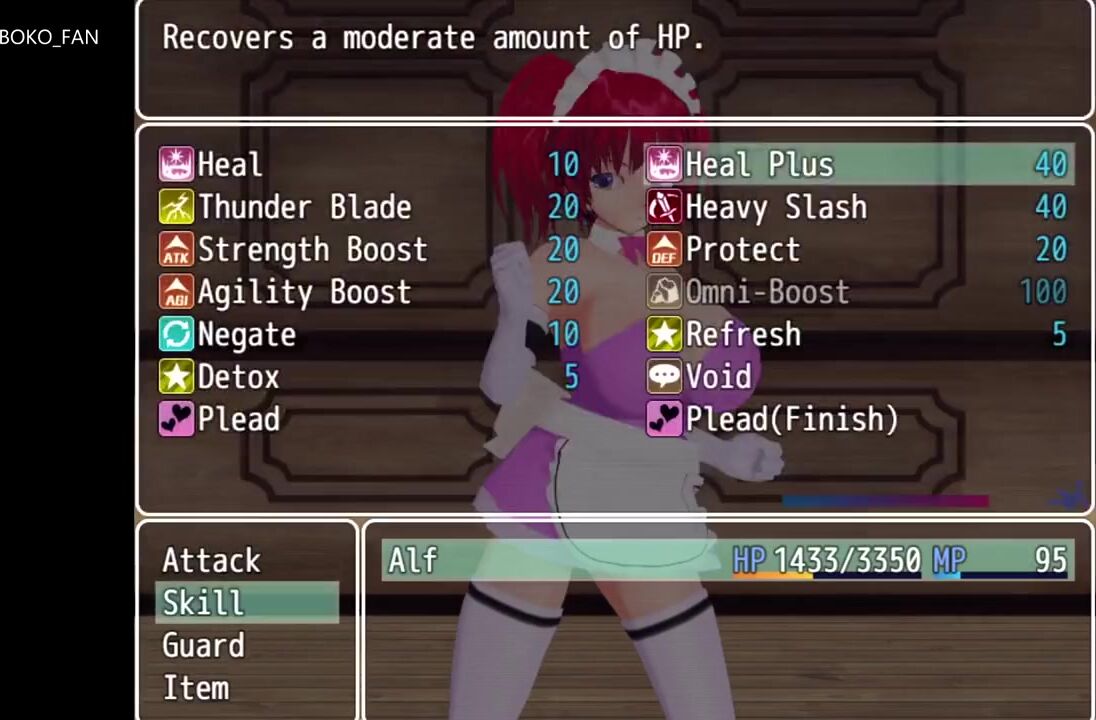Select the Refresh skill
The image size is (1096, 720).
[742, 334]
